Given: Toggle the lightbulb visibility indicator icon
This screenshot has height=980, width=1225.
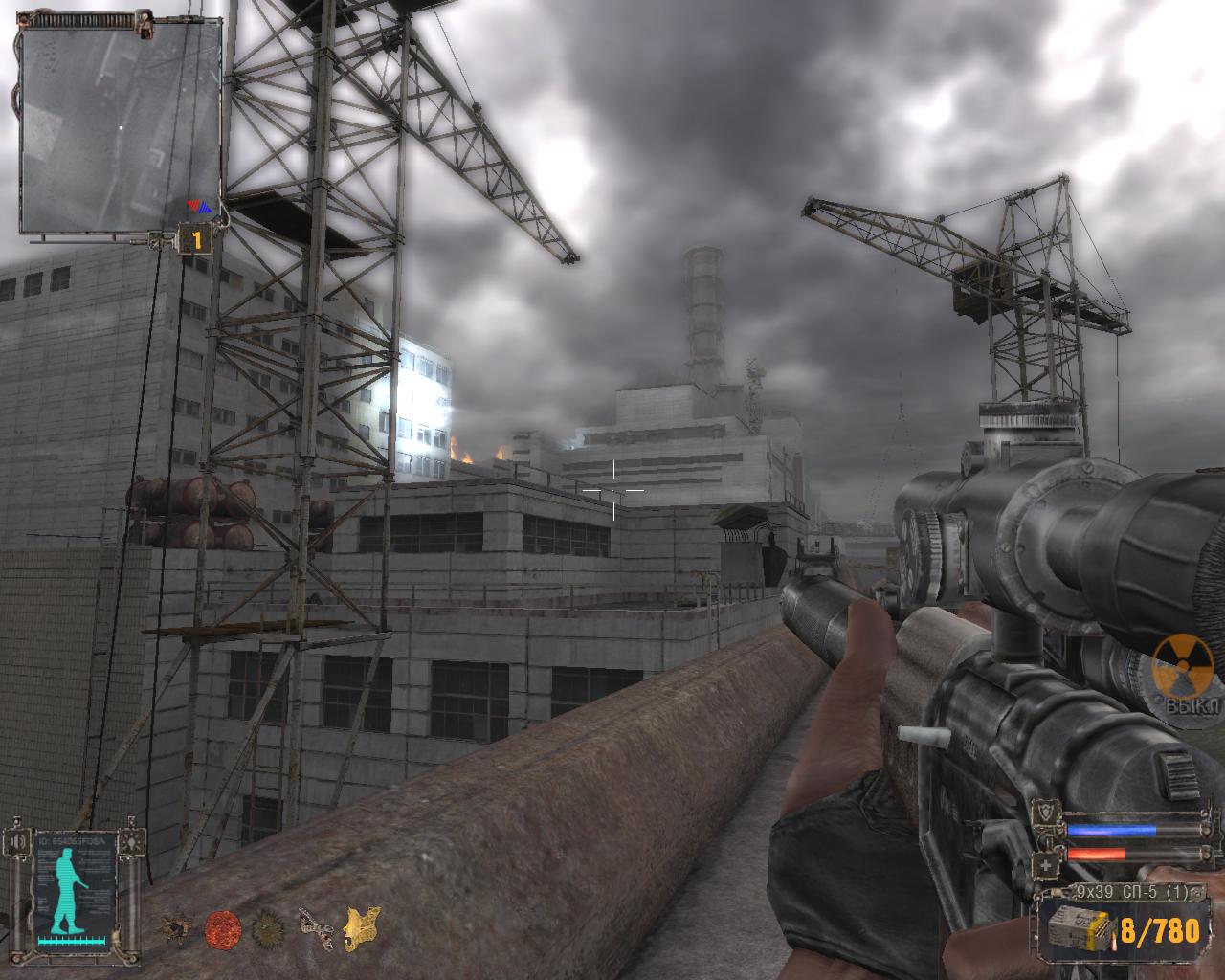Looking at the screenshot, I should click(x=132, y=842).
